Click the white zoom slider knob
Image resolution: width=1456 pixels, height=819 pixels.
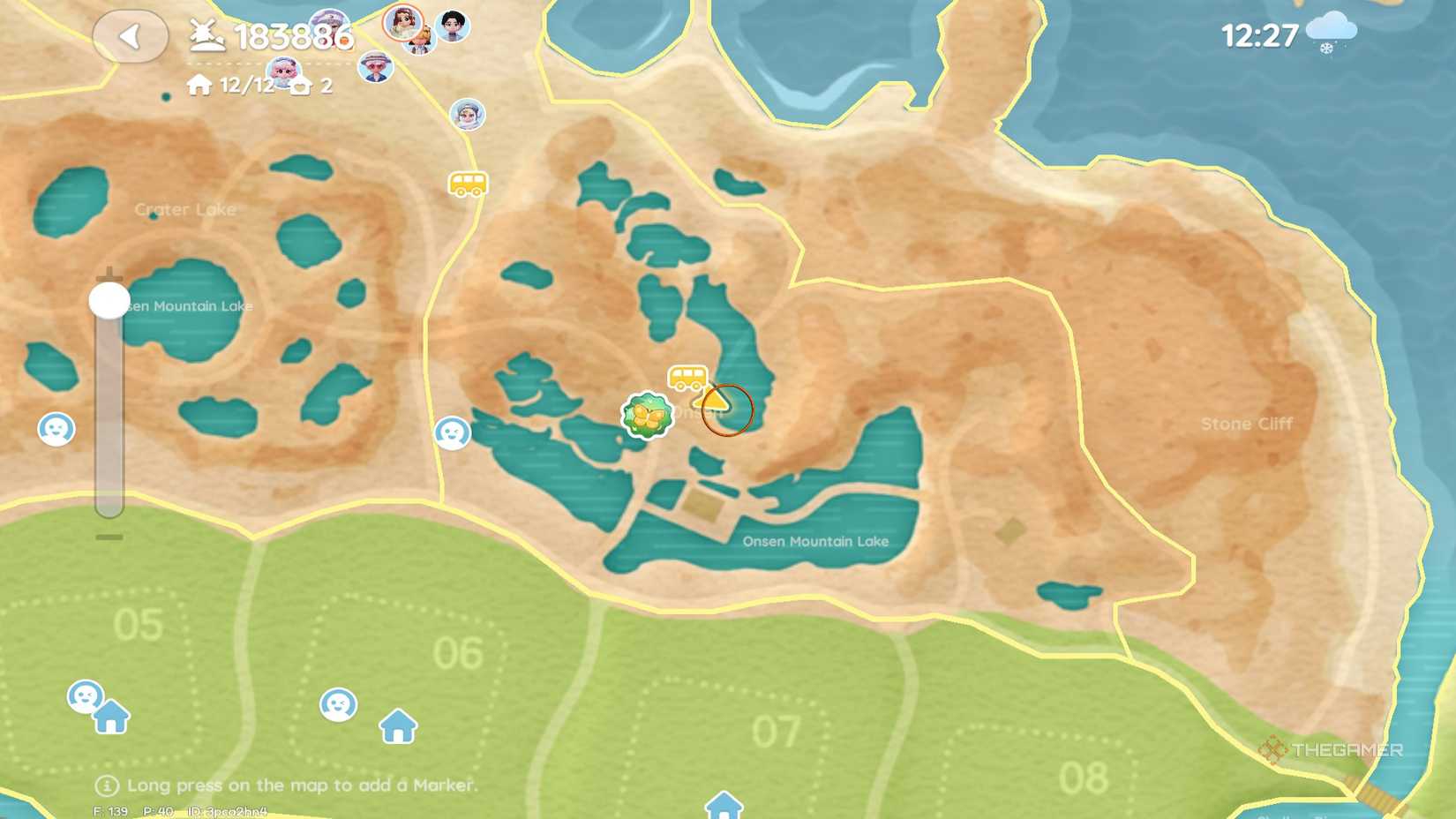click(108, 299)
